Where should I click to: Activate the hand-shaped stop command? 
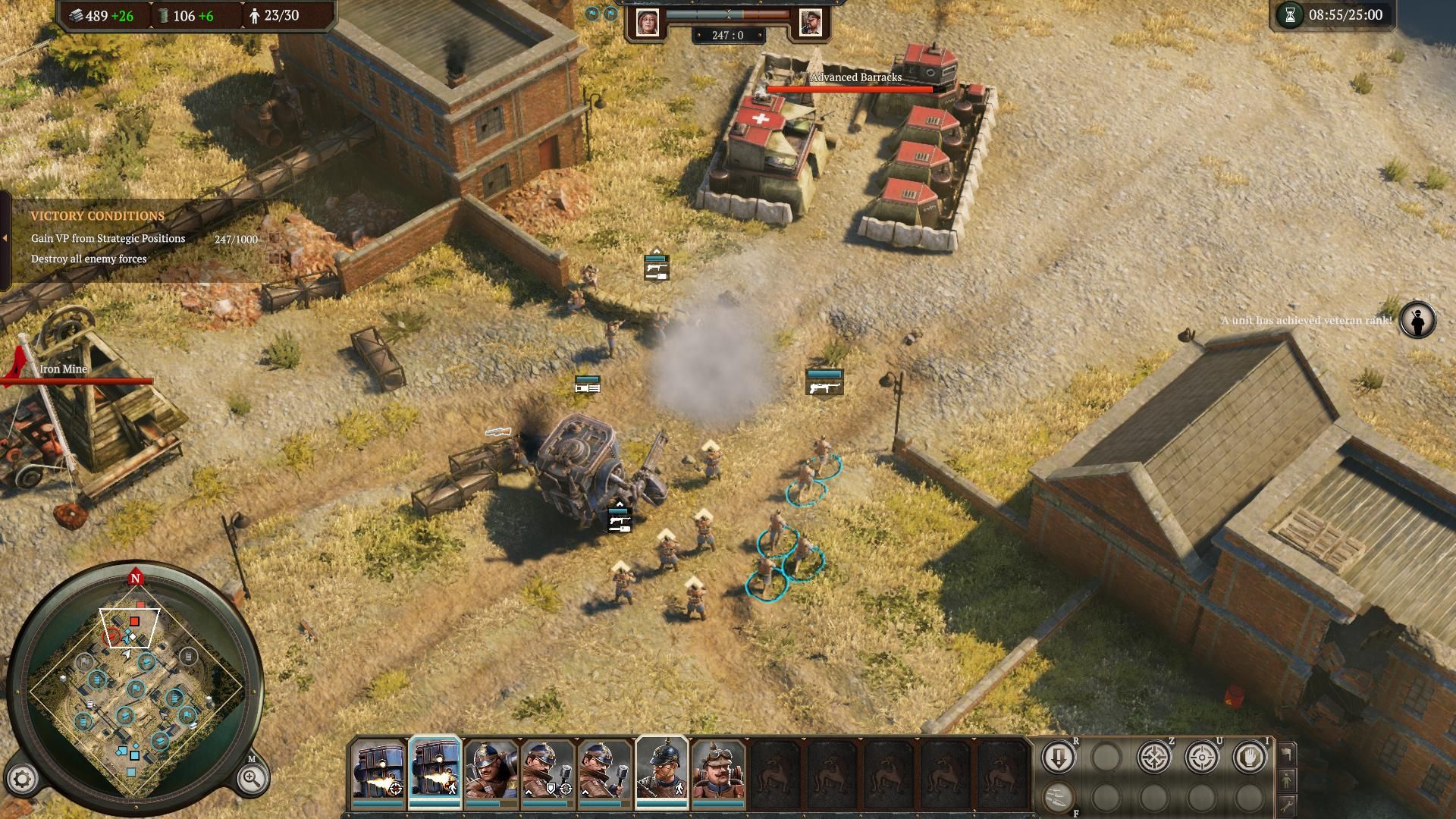pos(1249,757)
